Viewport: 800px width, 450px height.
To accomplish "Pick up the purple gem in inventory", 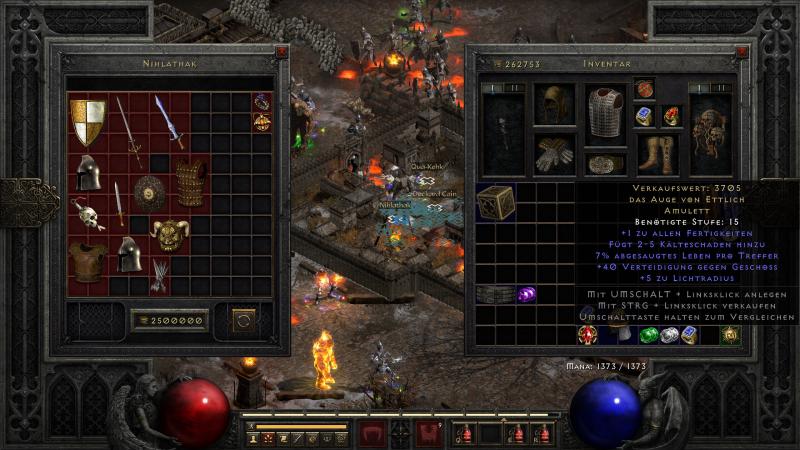I will [526, 295].
